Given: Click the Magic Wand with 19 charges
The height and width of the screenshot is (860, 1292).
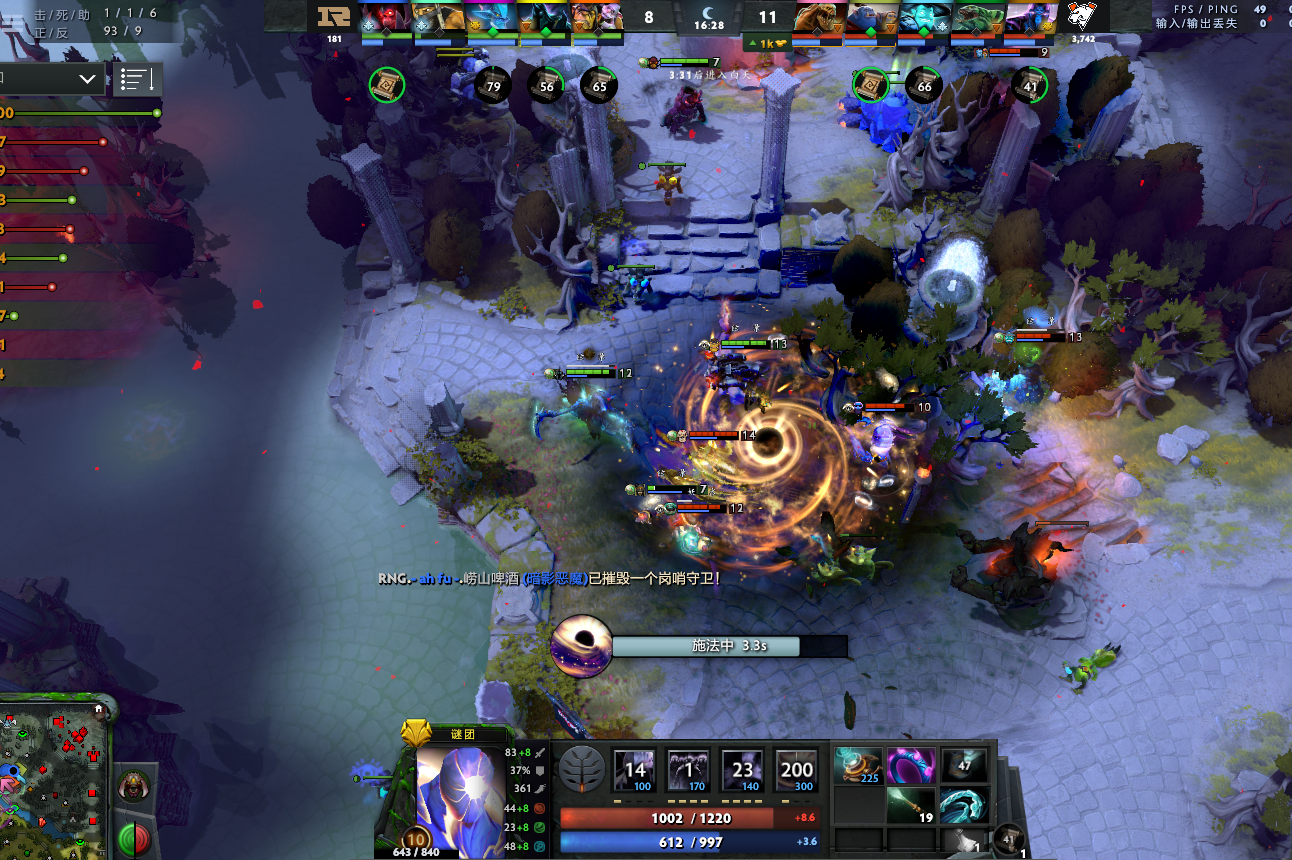Looking at the screenshot, I should pos(911,805).
